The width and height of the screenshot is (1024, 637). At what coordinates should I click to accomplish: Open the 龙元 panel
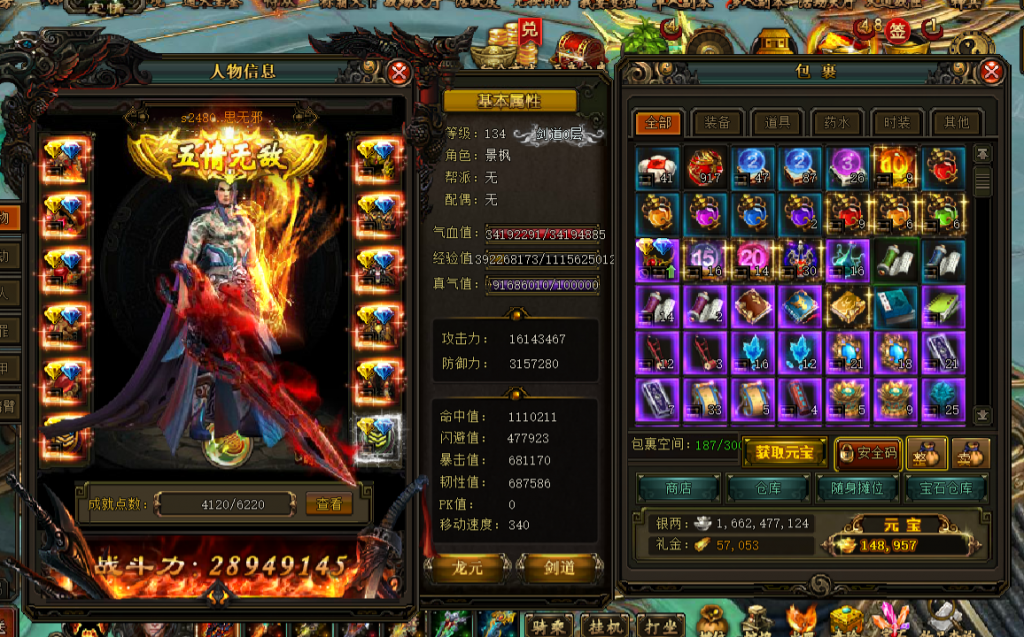(468, 569)
